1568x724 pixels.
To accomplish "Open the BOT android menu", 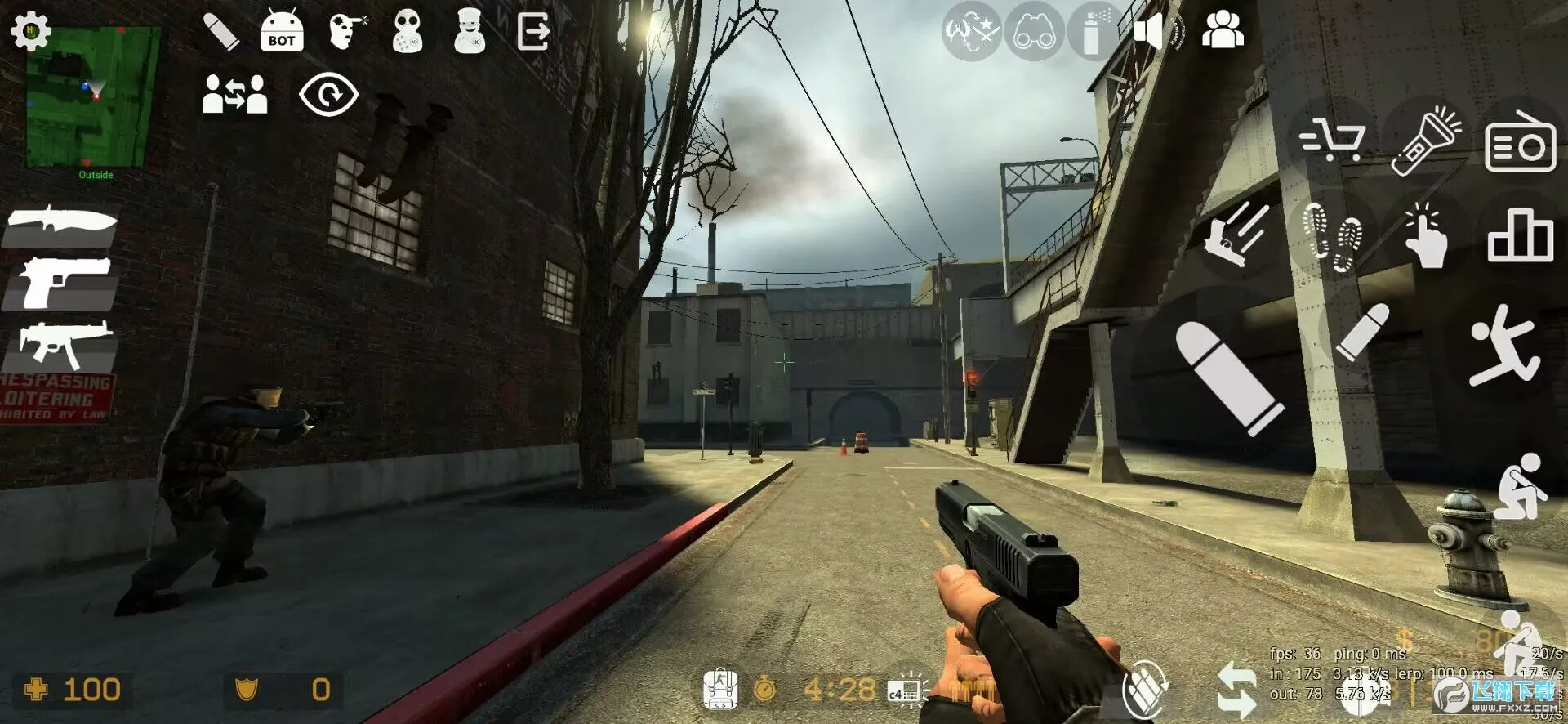I will 282,33.
